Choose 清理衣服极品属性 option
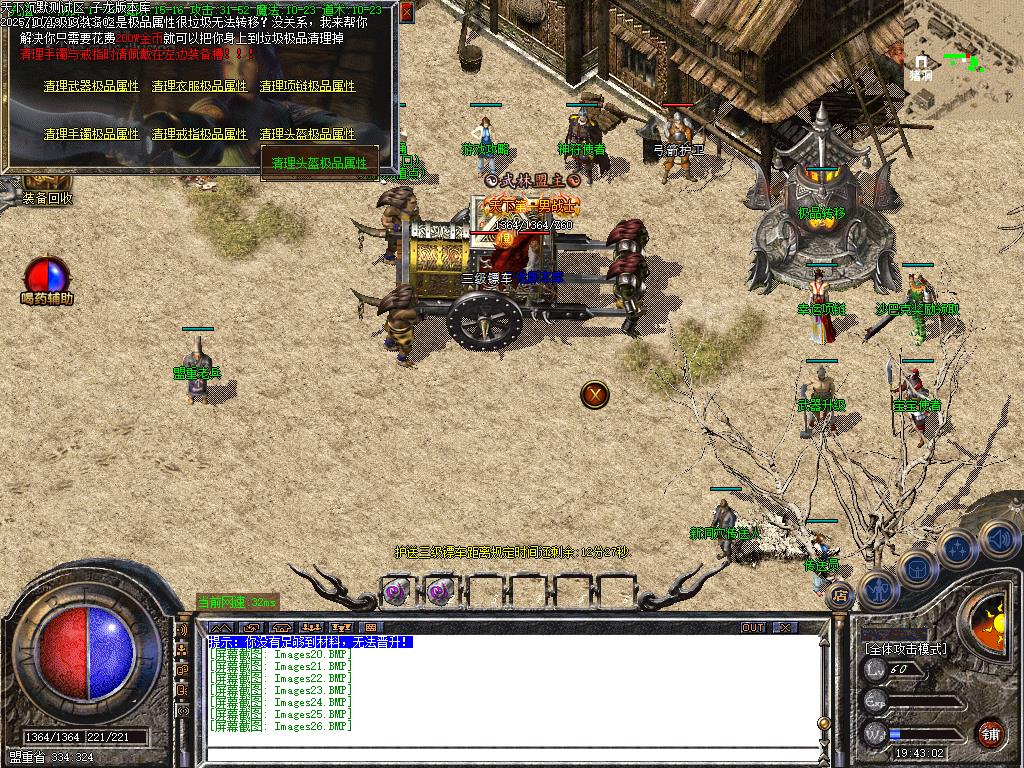The width and height of the screenshot is (1024, 768). 199,87
